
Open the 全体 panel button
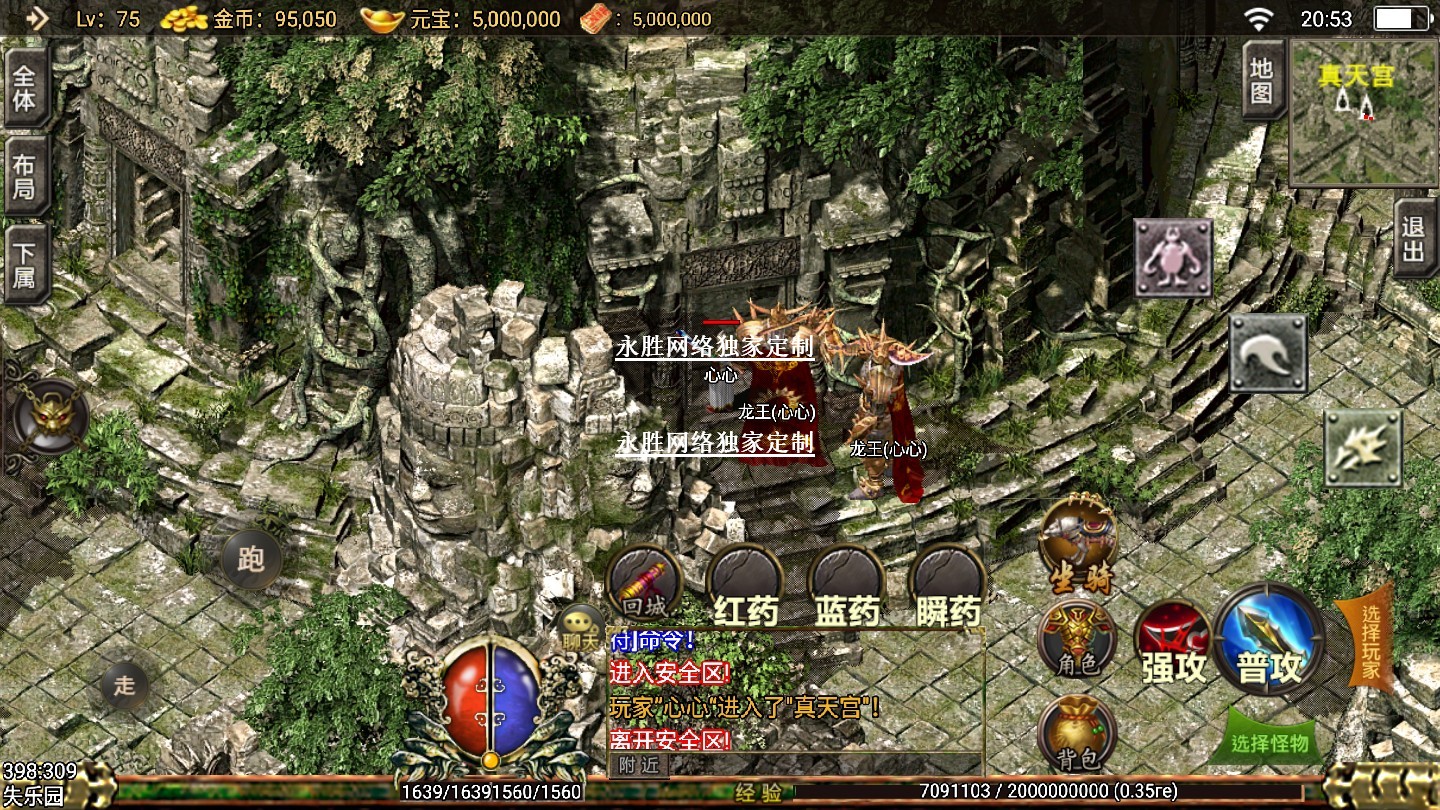(x=25, y=87)
